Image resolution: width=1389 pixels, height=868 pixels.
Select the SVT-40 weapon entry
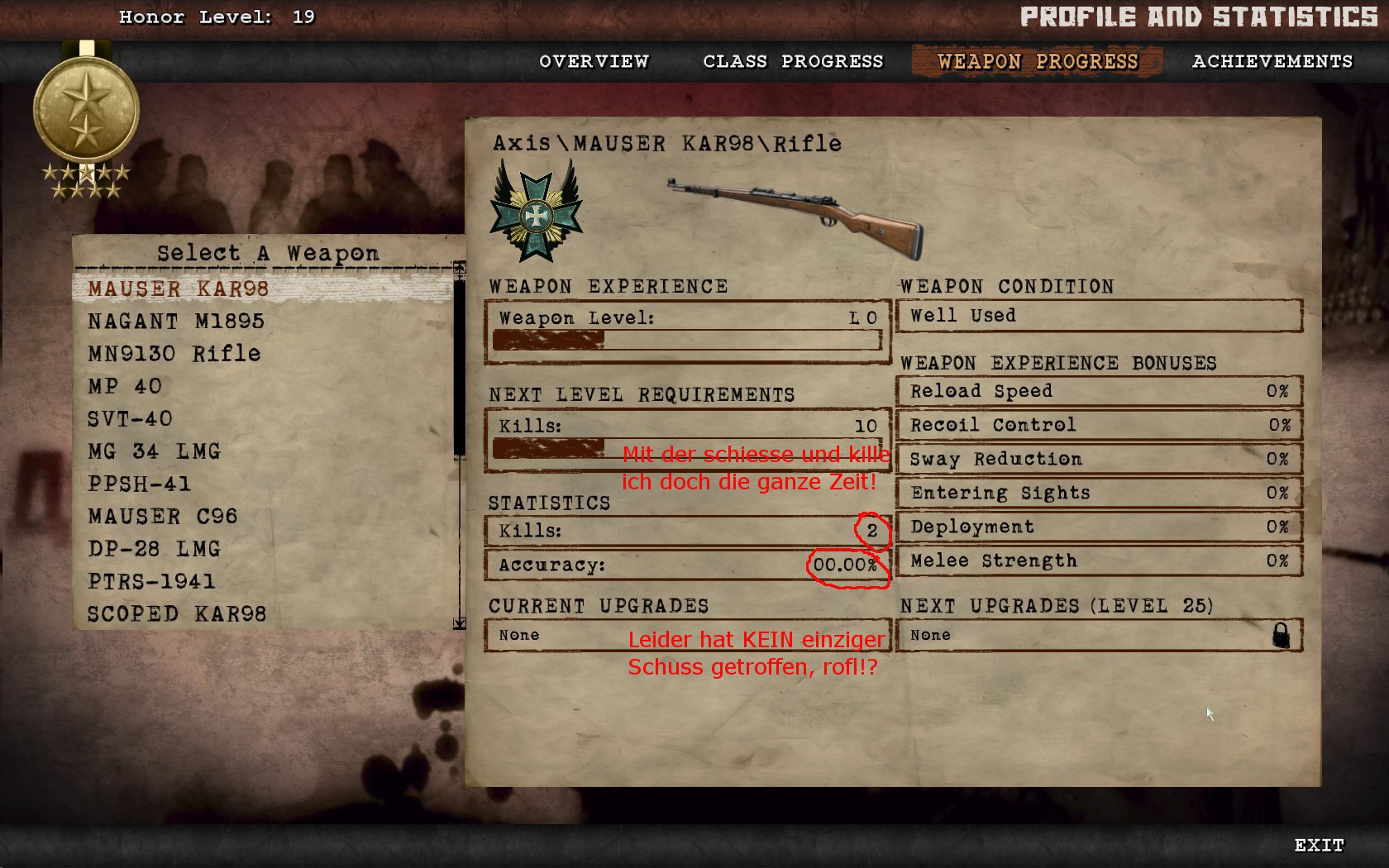coord(130,418)
